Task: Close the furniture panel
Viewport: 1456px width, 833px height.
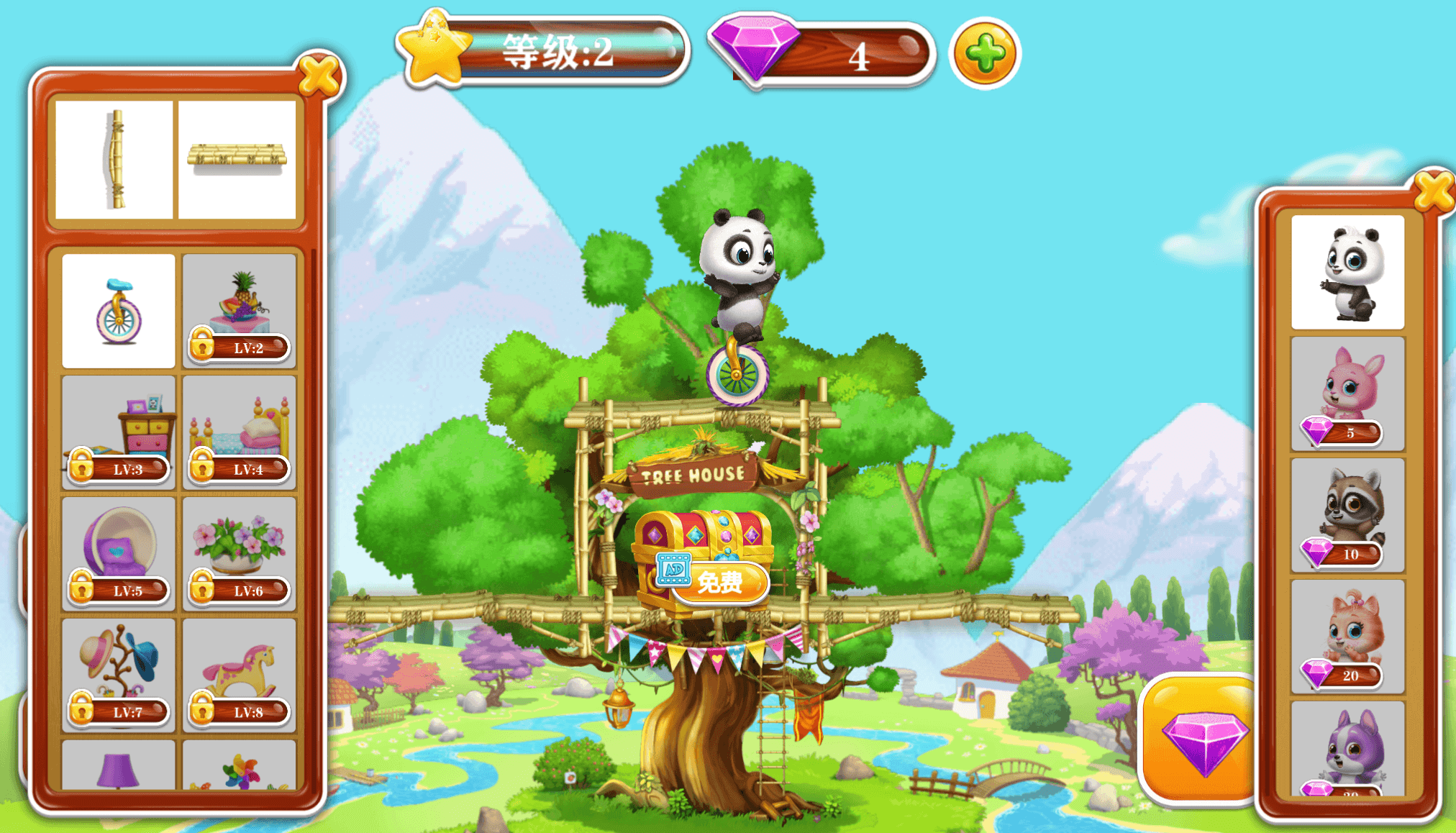Action: pyautogui.click(x=319, y=75)
